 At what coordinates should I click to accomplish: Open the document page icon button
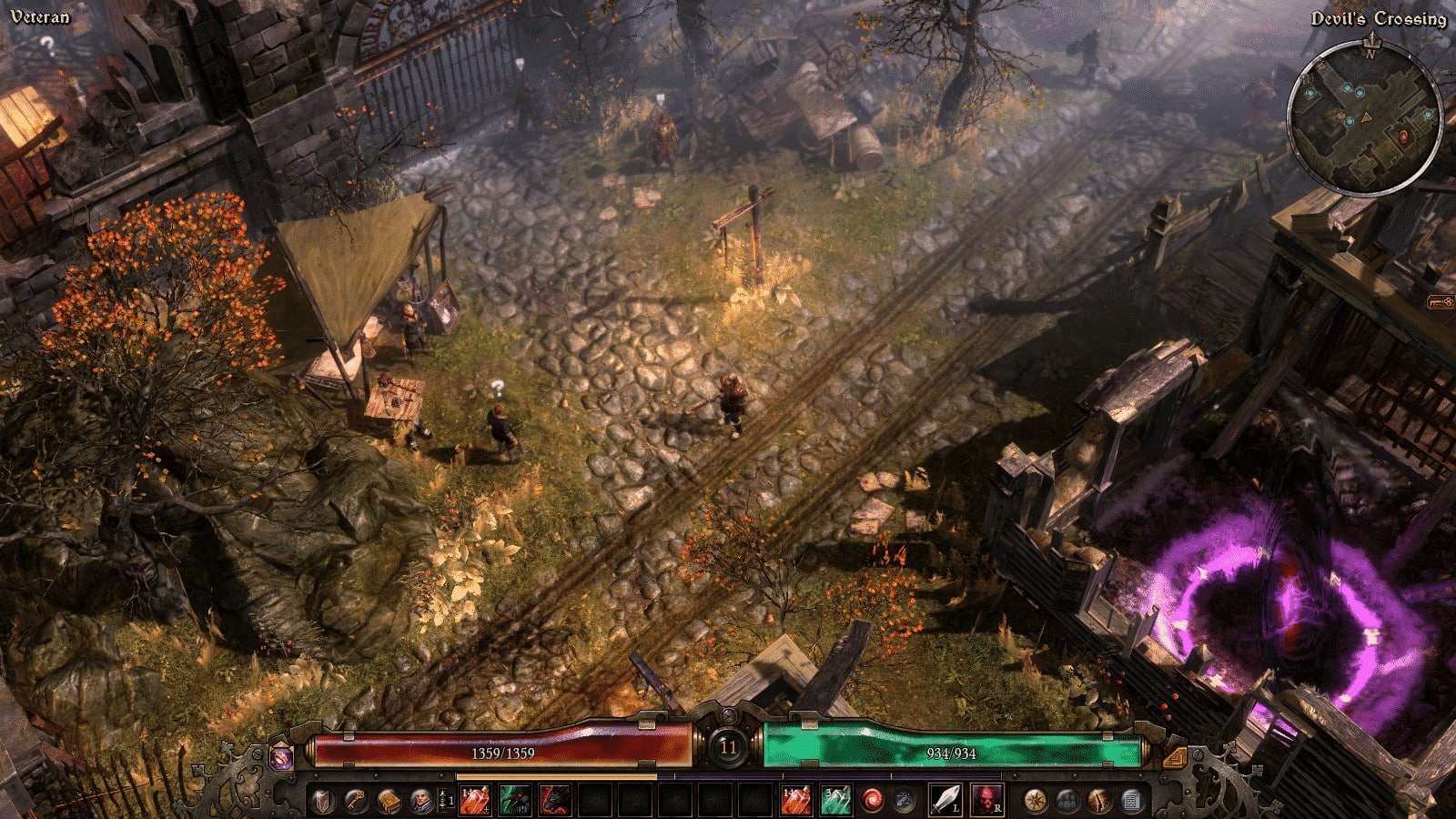1132,801
